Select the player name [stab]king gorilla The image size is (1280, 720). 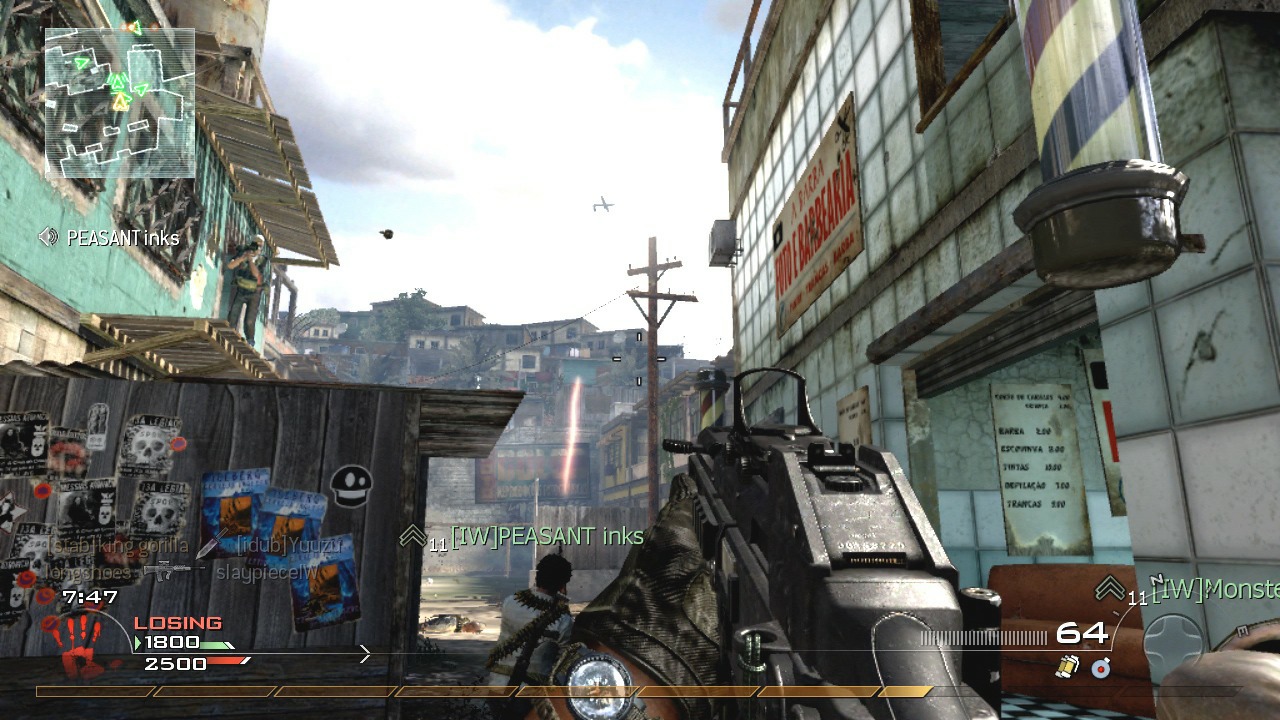pyautogui.click(x=118, y=545)
